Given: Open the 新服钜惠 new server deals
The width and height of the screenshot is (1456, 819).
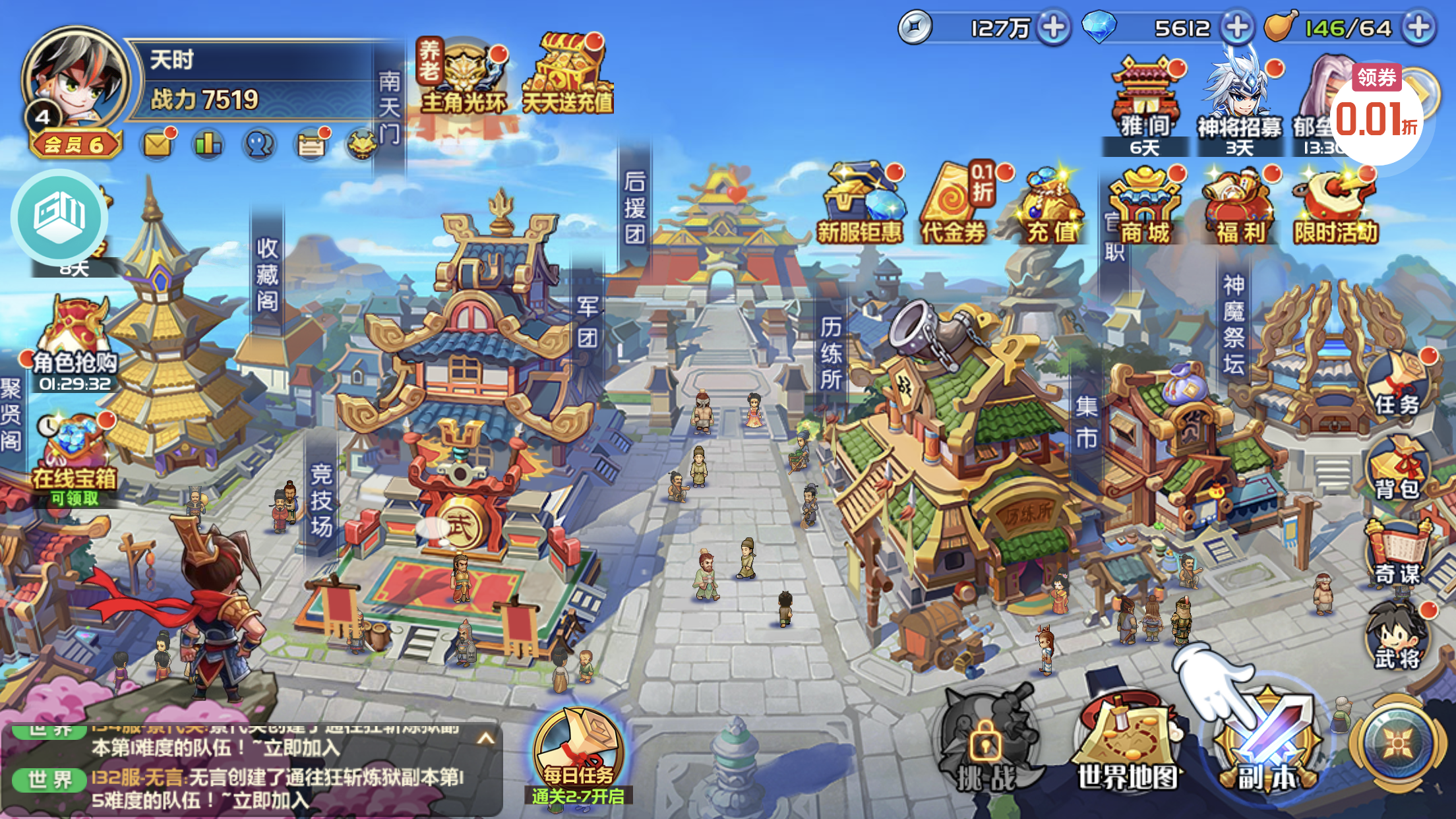Looking at the screenshot, I should pyautogui.click(x=859, y=206).
